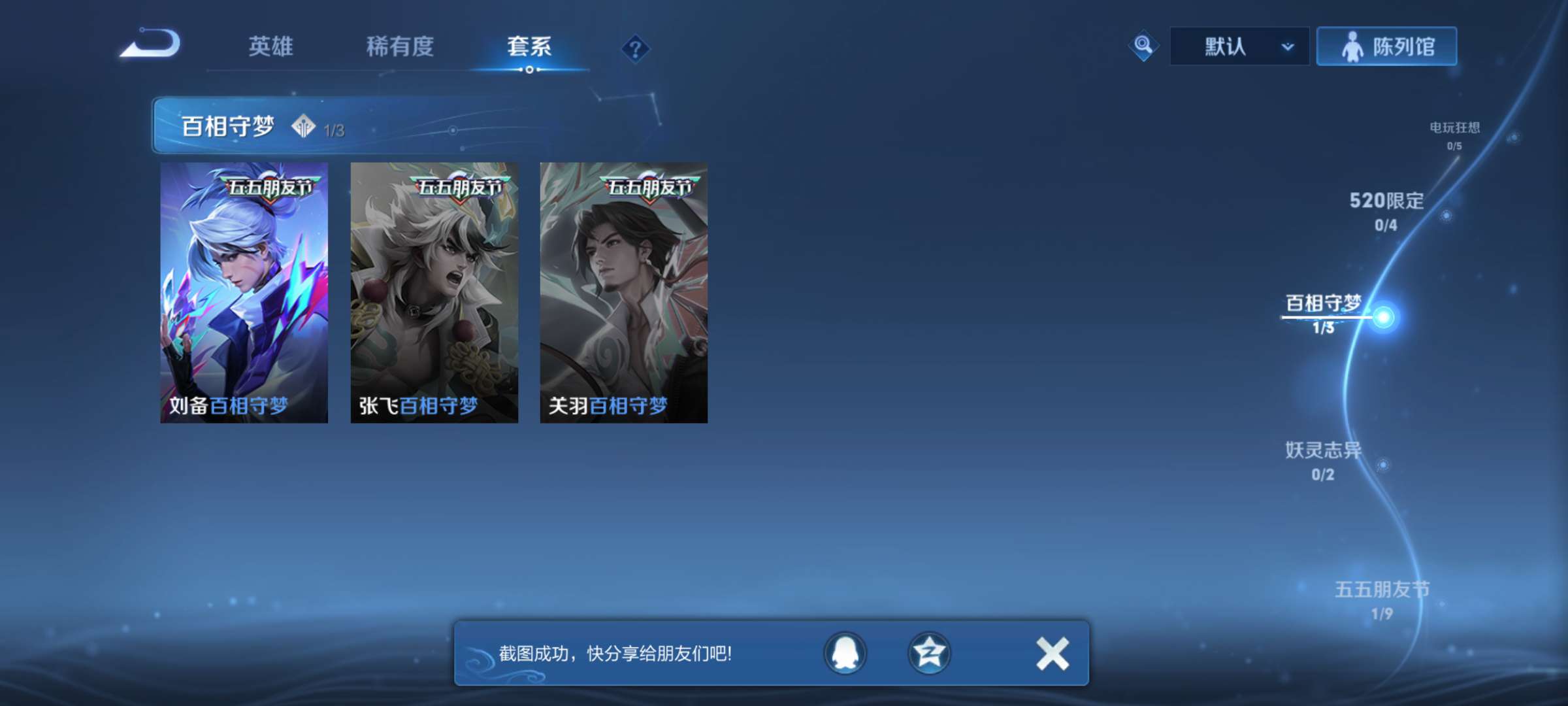Switch to the 稀有度 tab
This screenshot has height=706, width=1568.
(400, 46)
